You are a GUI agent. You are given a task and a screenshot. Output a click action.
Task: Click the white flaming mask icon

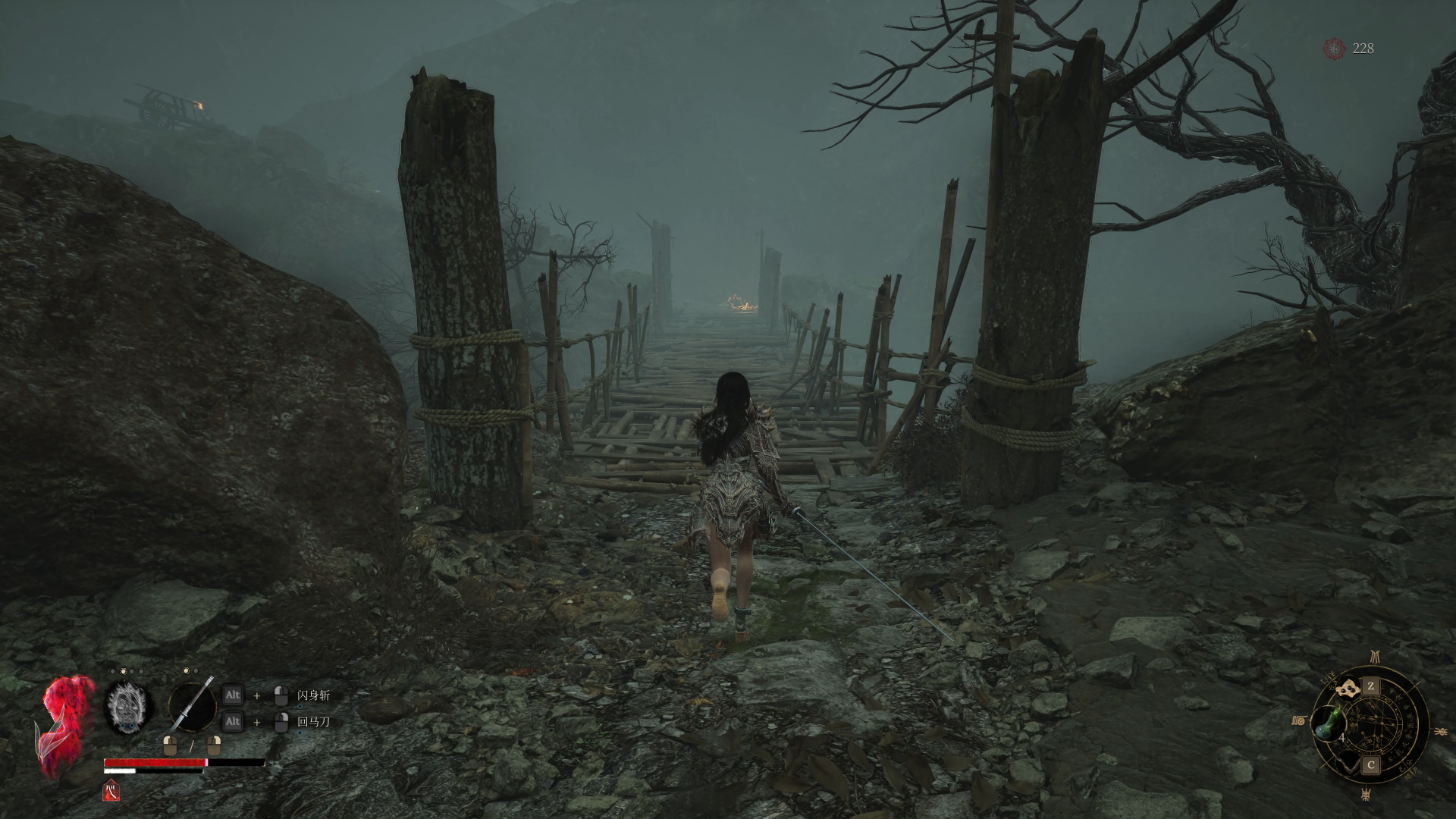[x=127, y=707]
